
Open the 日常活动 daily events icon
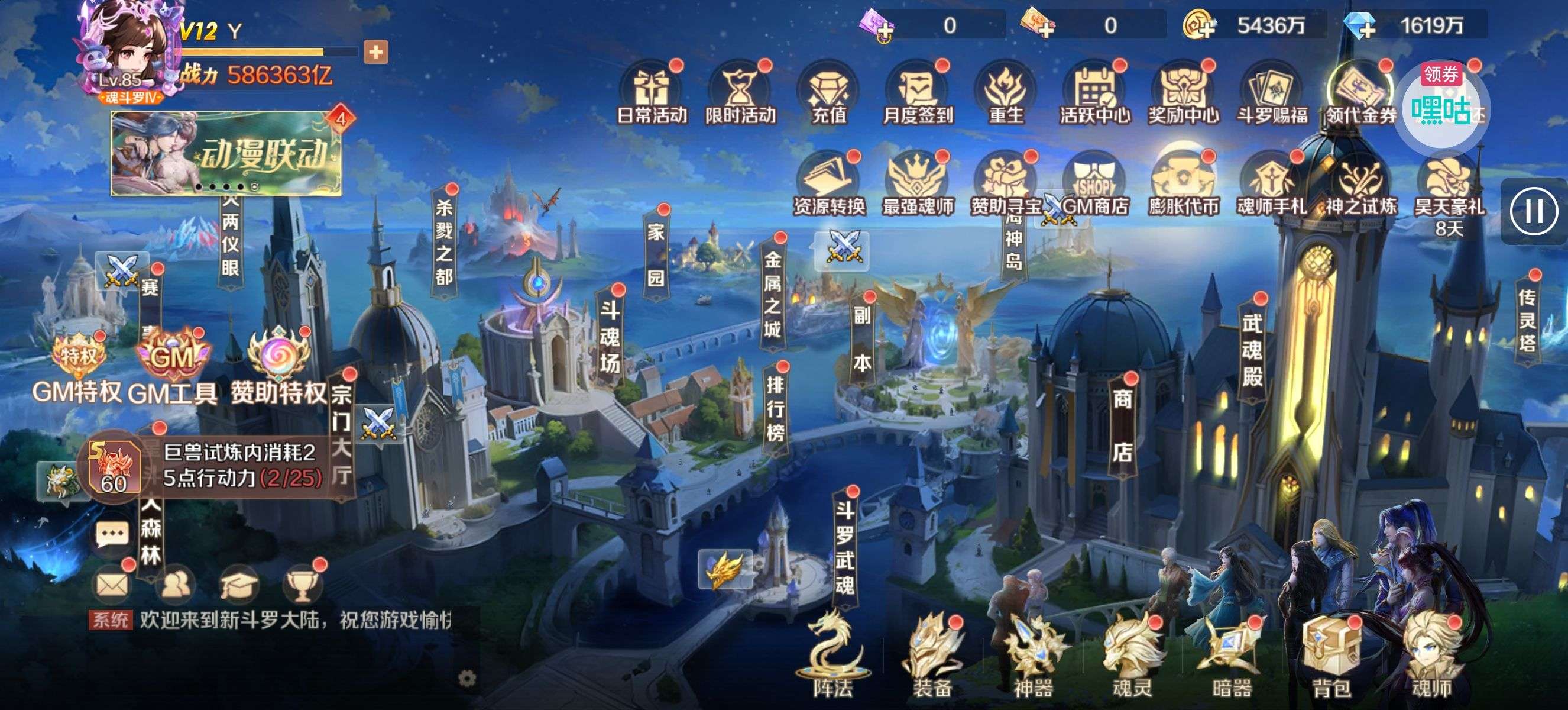click(x=652, y=95)
